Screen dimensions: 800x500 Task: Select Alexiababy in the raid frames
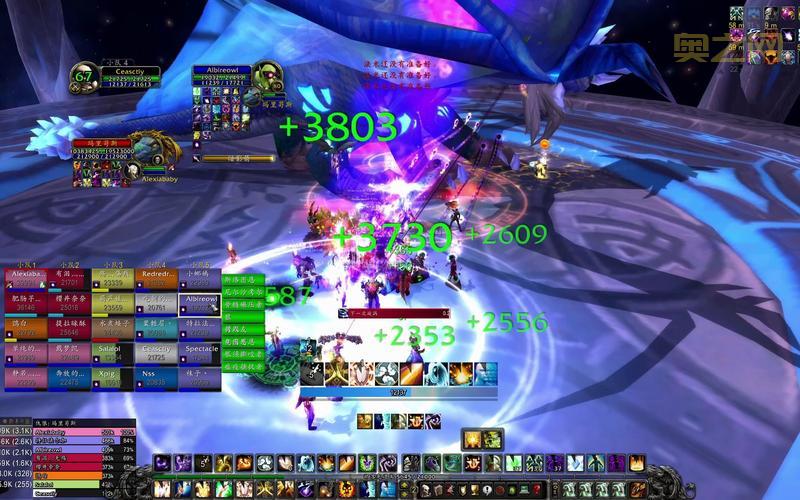pyautogui.click(x=28, y=277)
